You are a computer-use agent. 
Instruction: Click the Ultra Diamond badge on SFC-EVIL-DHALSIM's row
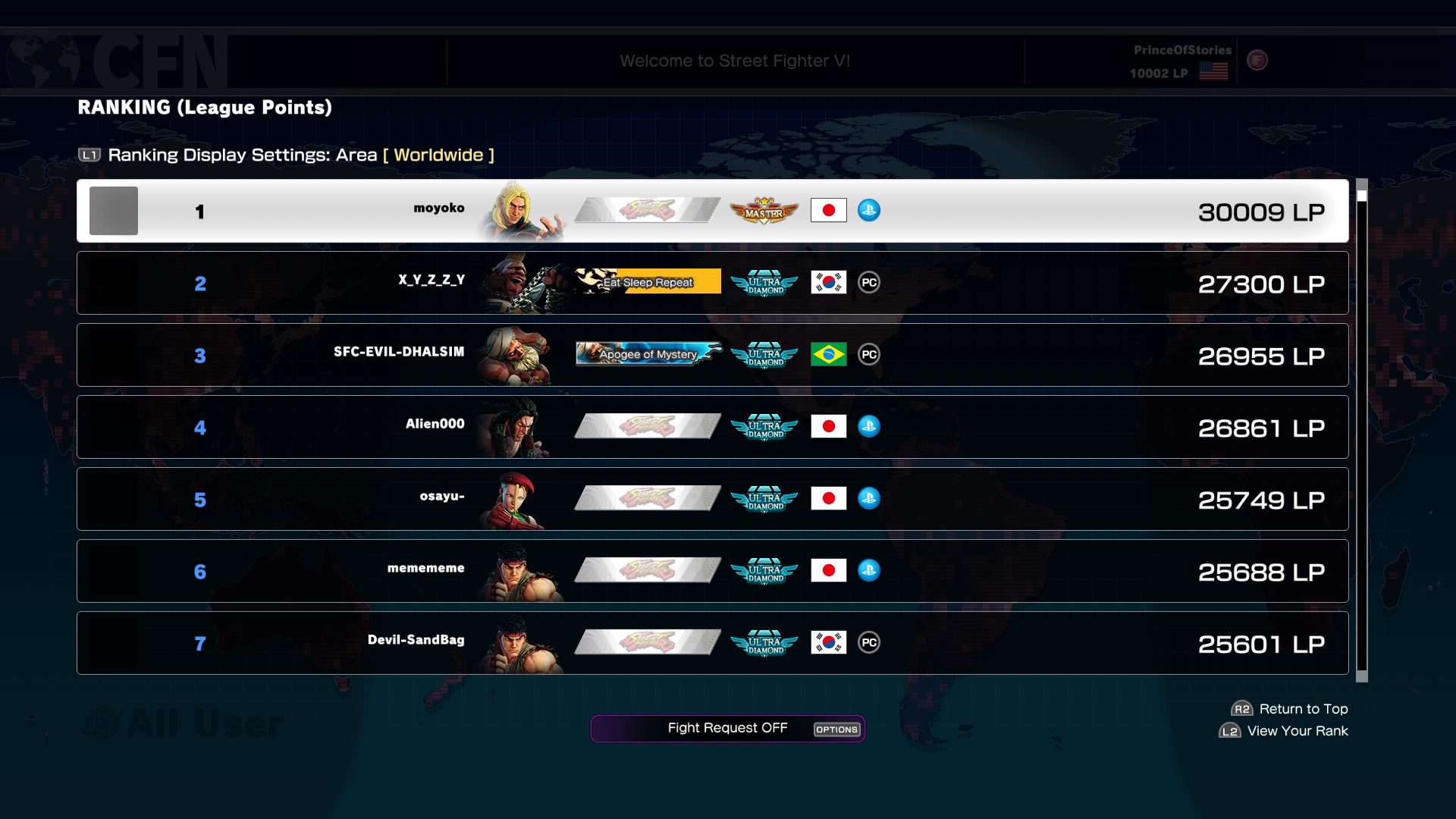[764, 355]
